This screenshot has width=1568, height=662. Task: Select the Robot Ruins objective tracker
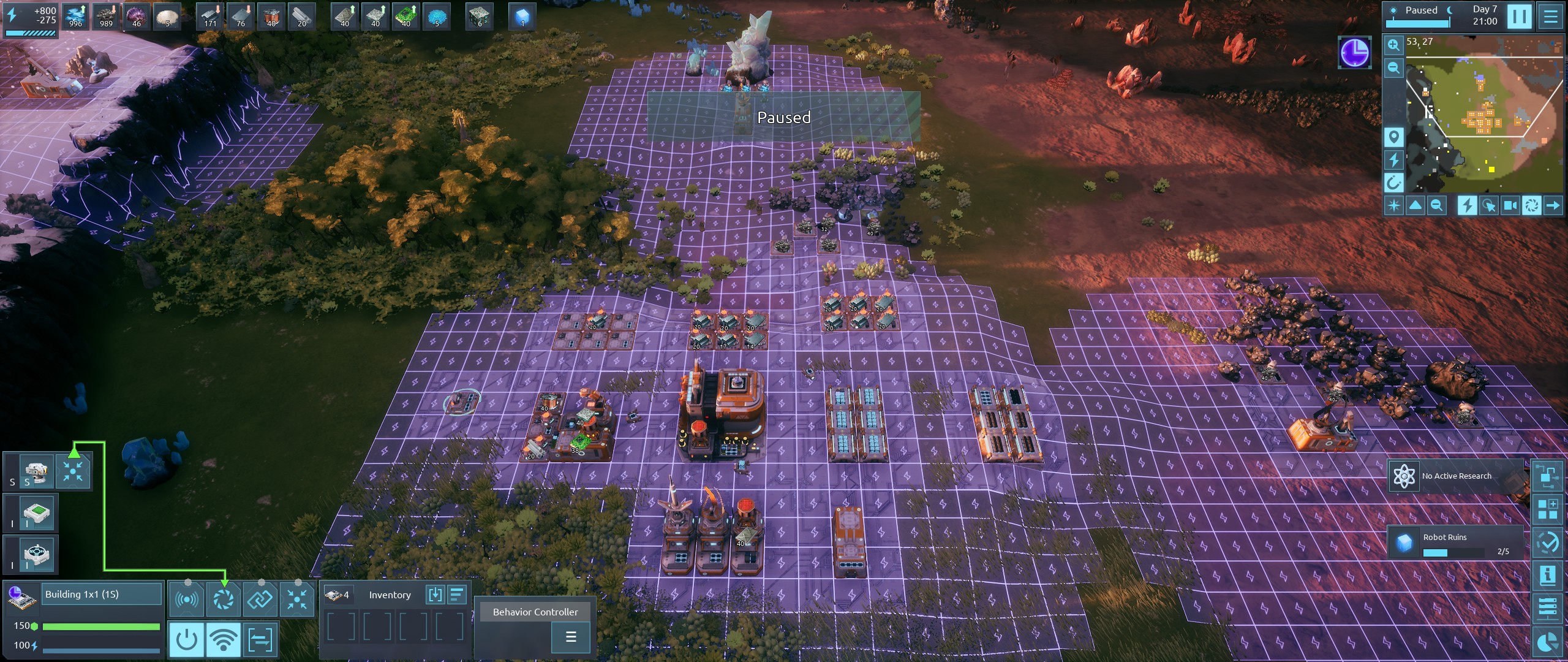[1455, 542]
